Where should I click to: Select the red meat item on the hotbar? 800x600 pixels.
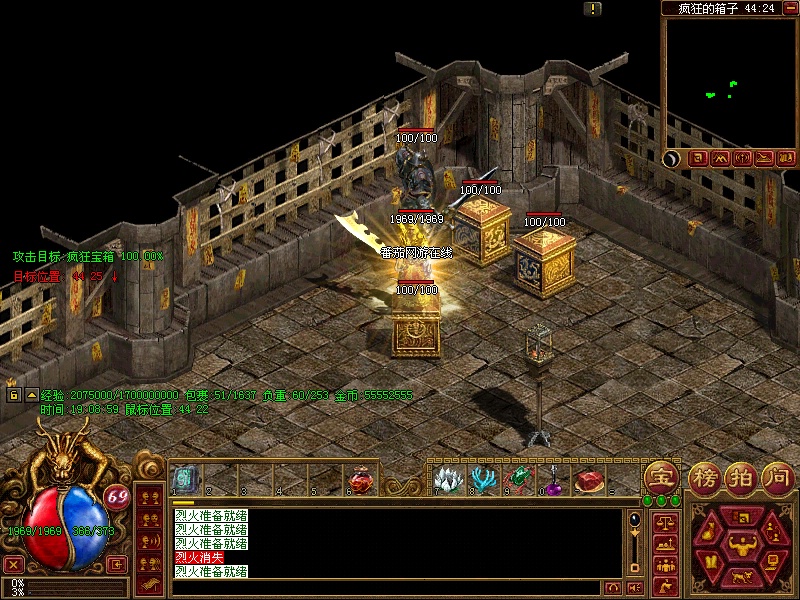coord(590,481)
